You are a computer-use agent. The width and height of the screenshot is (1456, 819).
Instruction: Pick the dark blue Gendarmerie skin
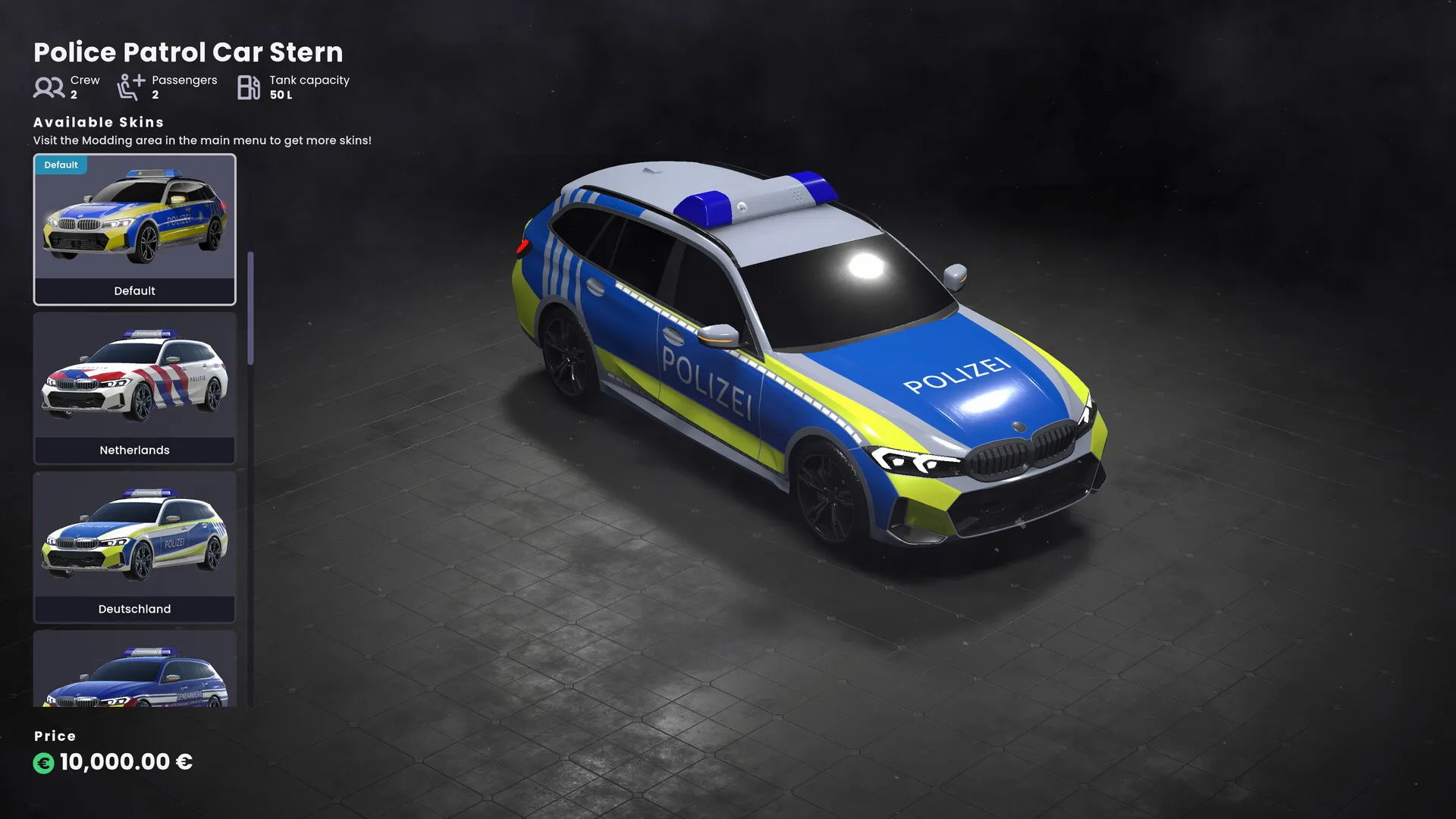tap(134, 671)
